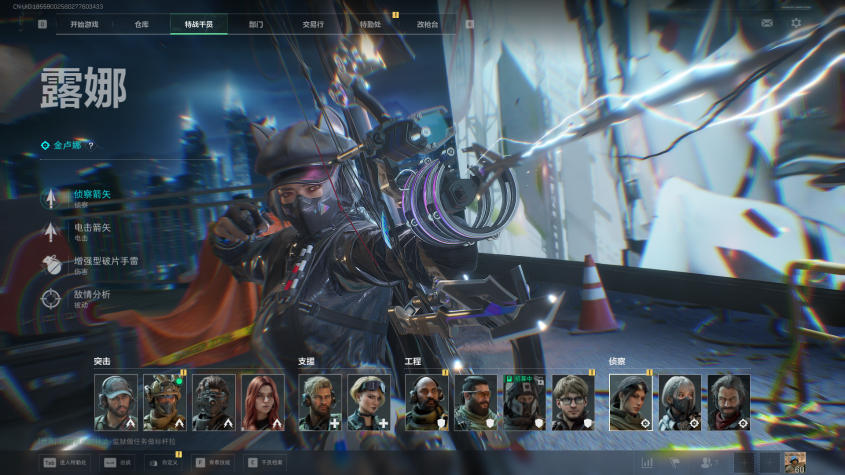Pick the assault operator in a green cap
This screenshot has width=845, height=475.
[115, 402]
